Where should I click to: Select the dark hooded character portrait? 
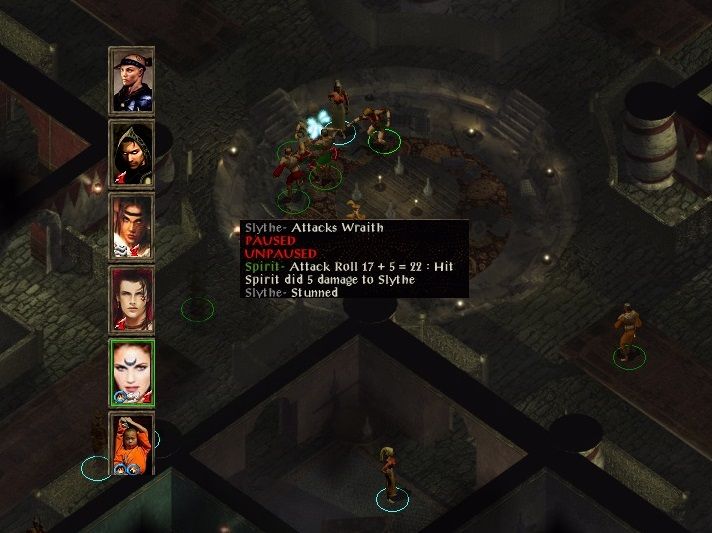click(131, 154)
